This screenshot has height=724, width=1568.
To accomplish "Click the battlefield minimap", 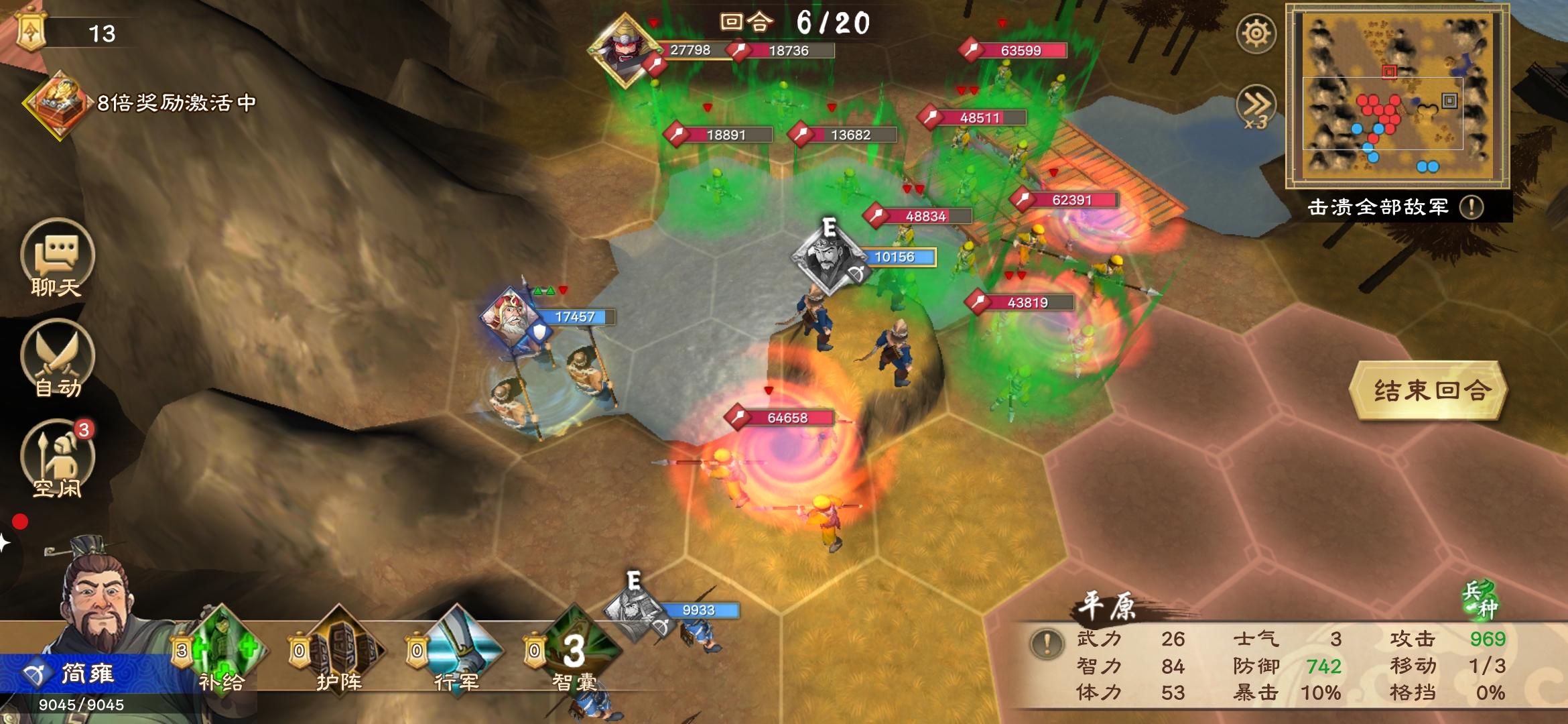I will (x=1396, y=97).
